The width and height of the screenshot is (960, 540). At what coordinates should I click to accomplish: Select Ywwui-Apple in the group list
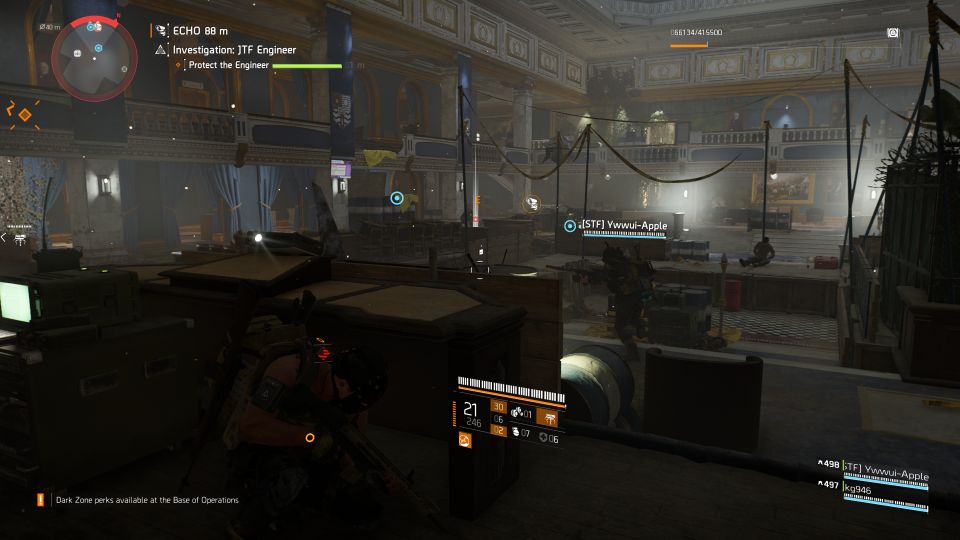click(884, 465)
